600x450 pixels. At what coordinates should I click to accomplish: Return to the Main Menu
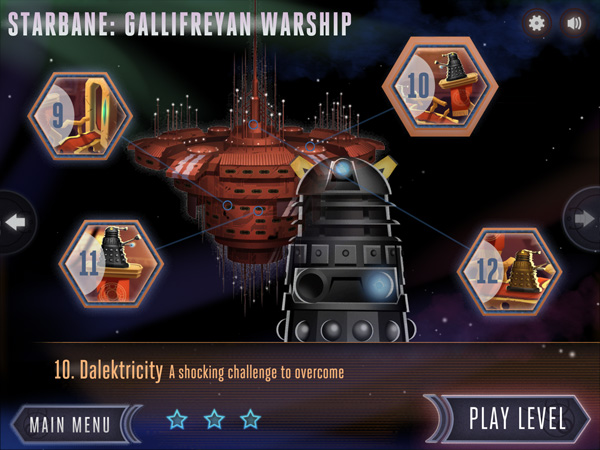point(69,423)
